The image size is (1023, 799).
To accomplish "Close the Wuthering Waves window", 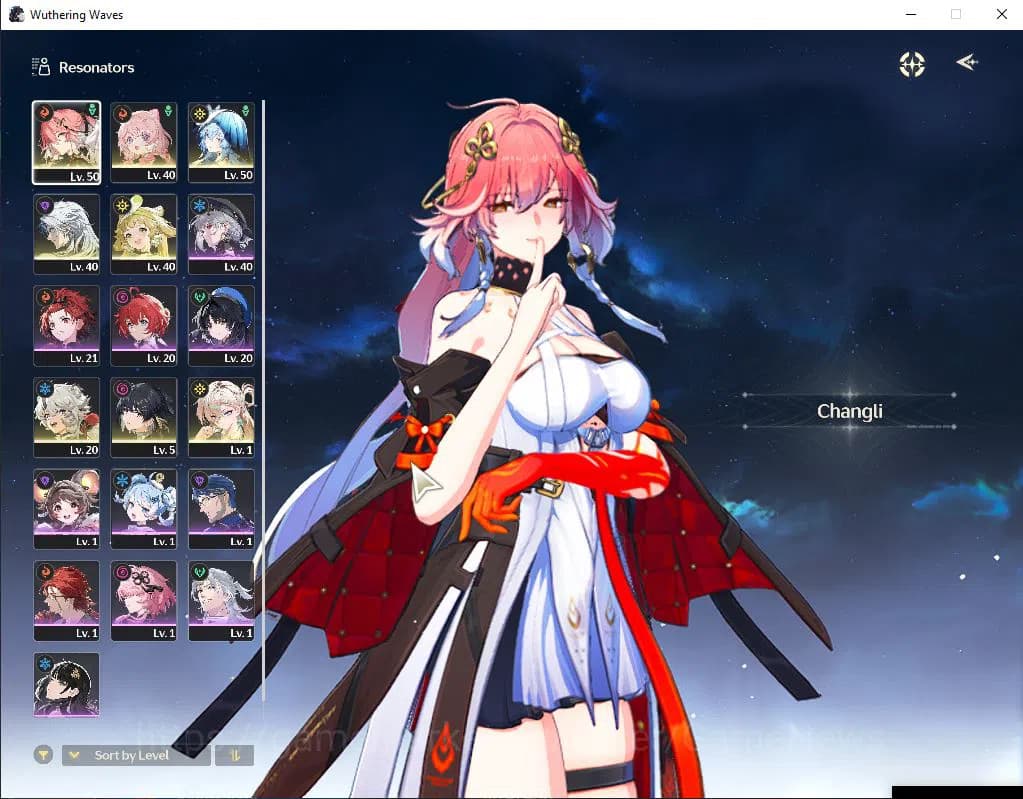I will (1001, 14).
